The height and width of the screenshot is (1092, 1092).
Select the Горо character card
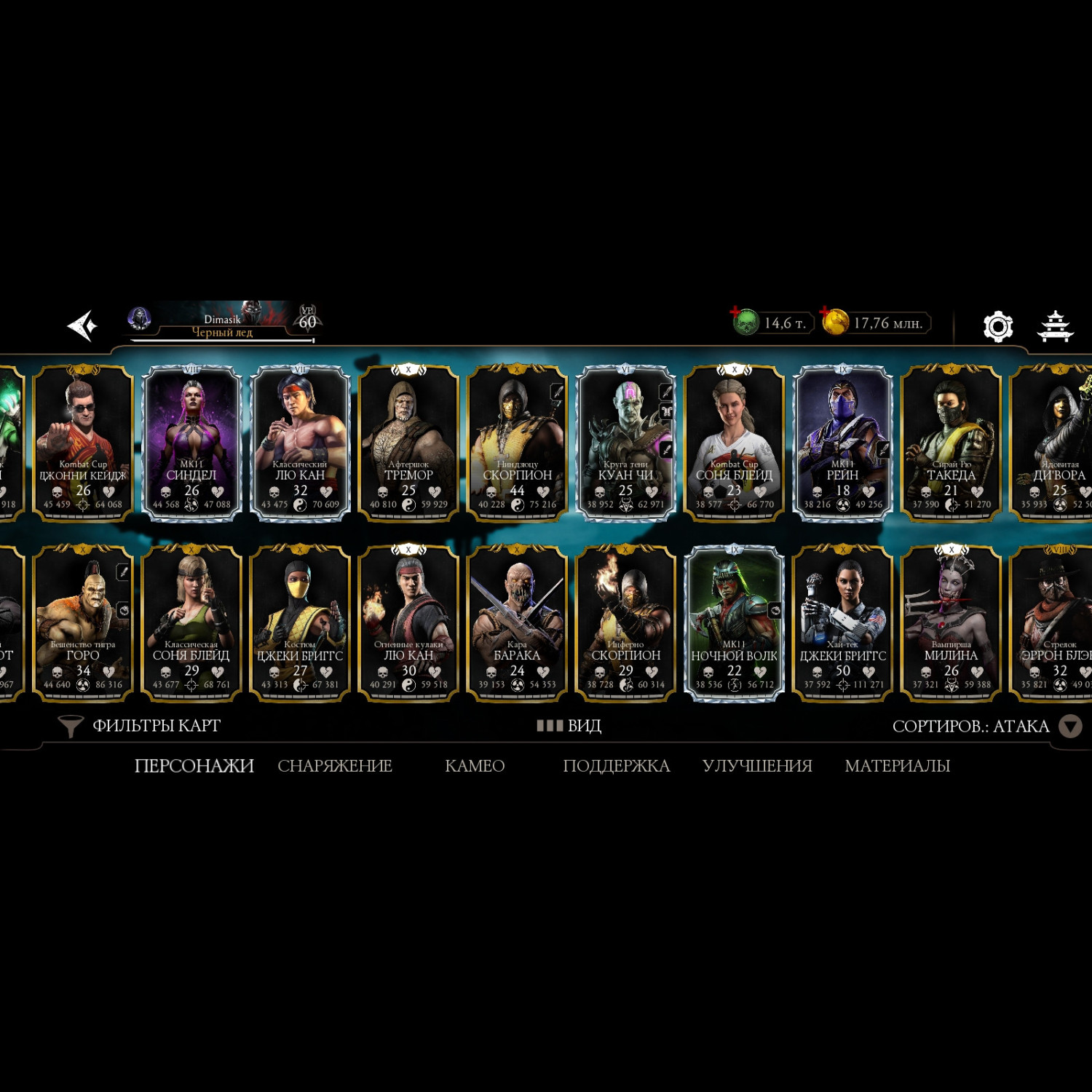click(83, 623)
